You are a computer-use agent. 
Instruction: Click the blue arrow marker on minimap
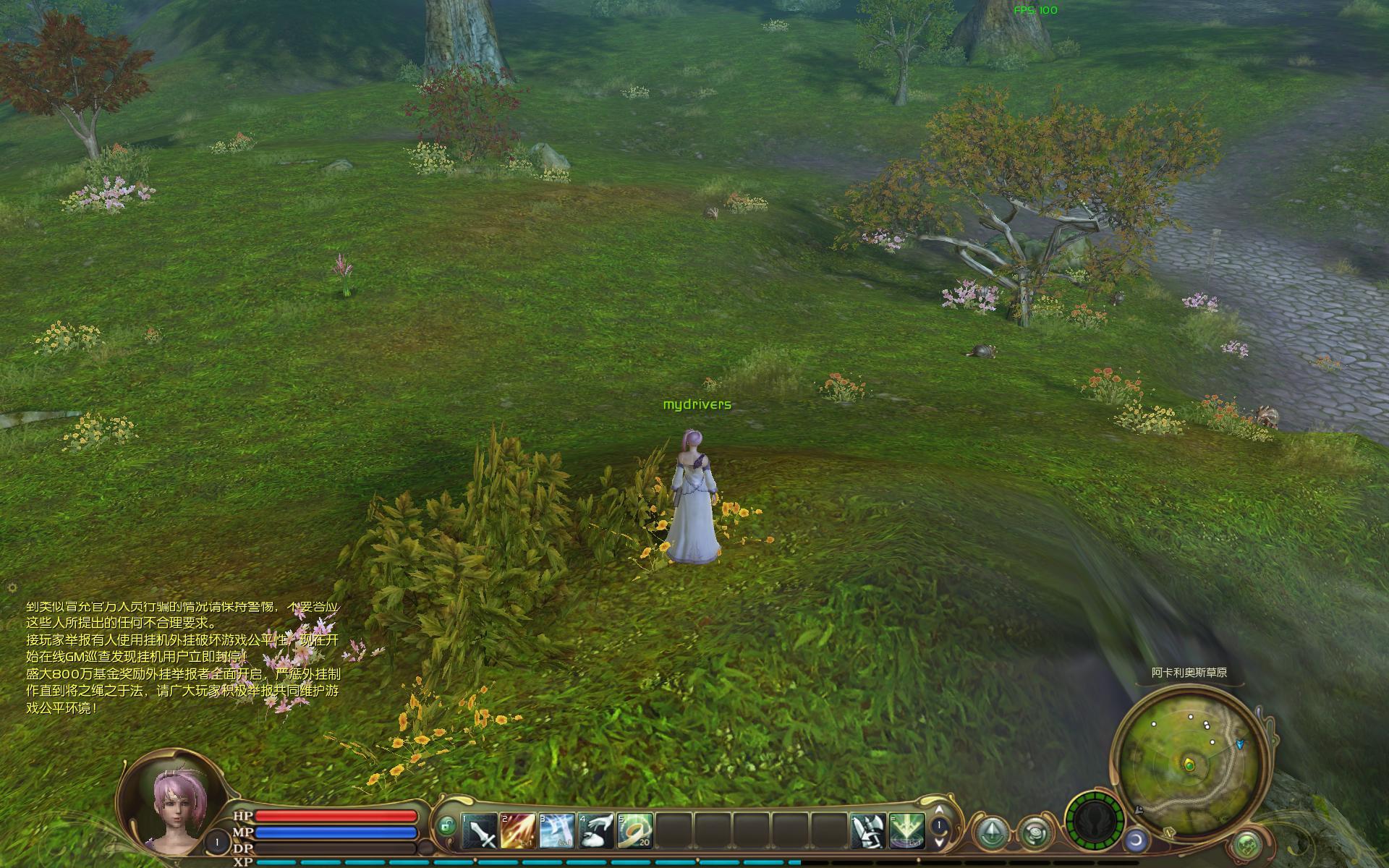(1241, 743)
